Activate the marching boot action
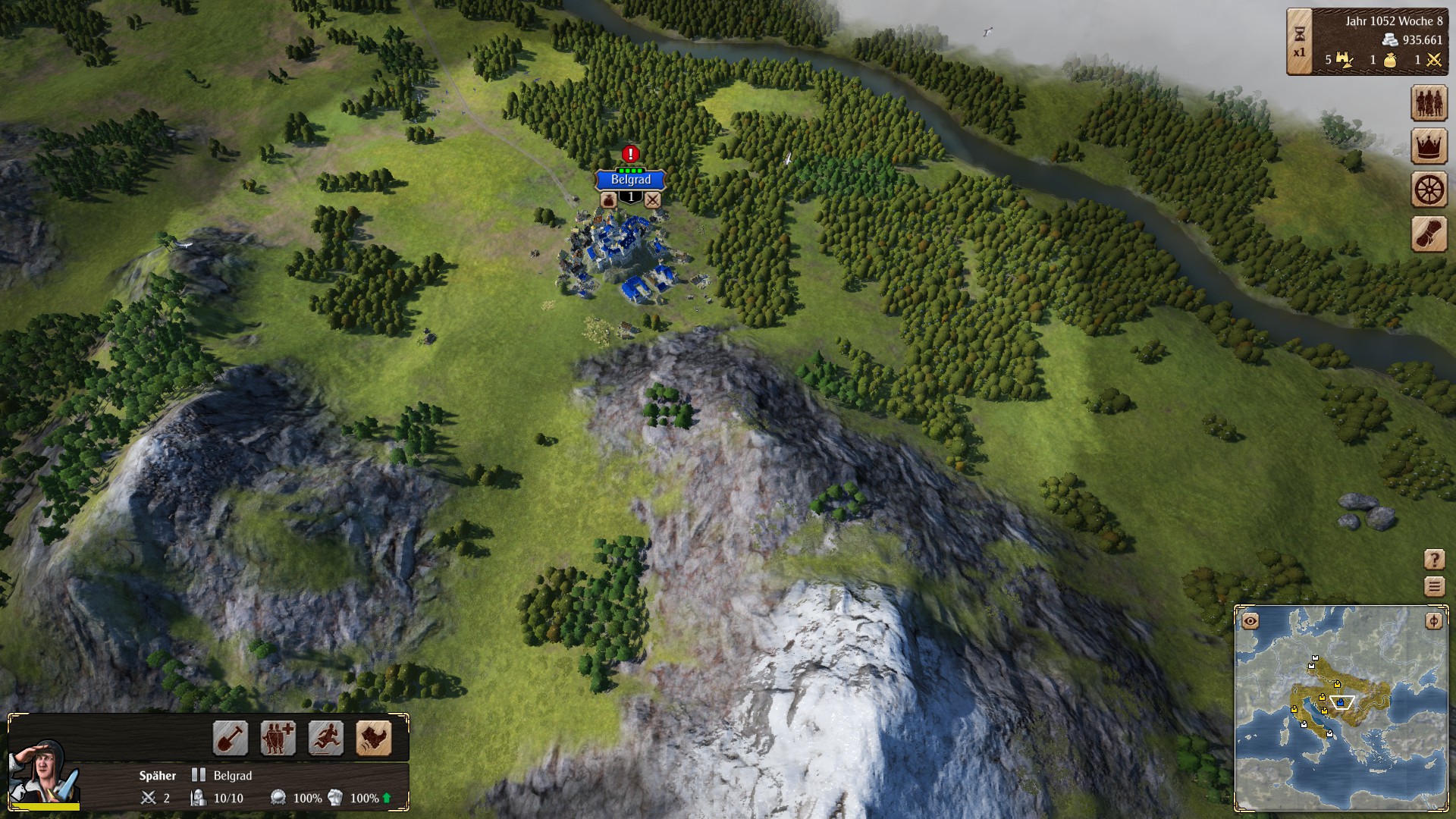 tap(374, 738)
